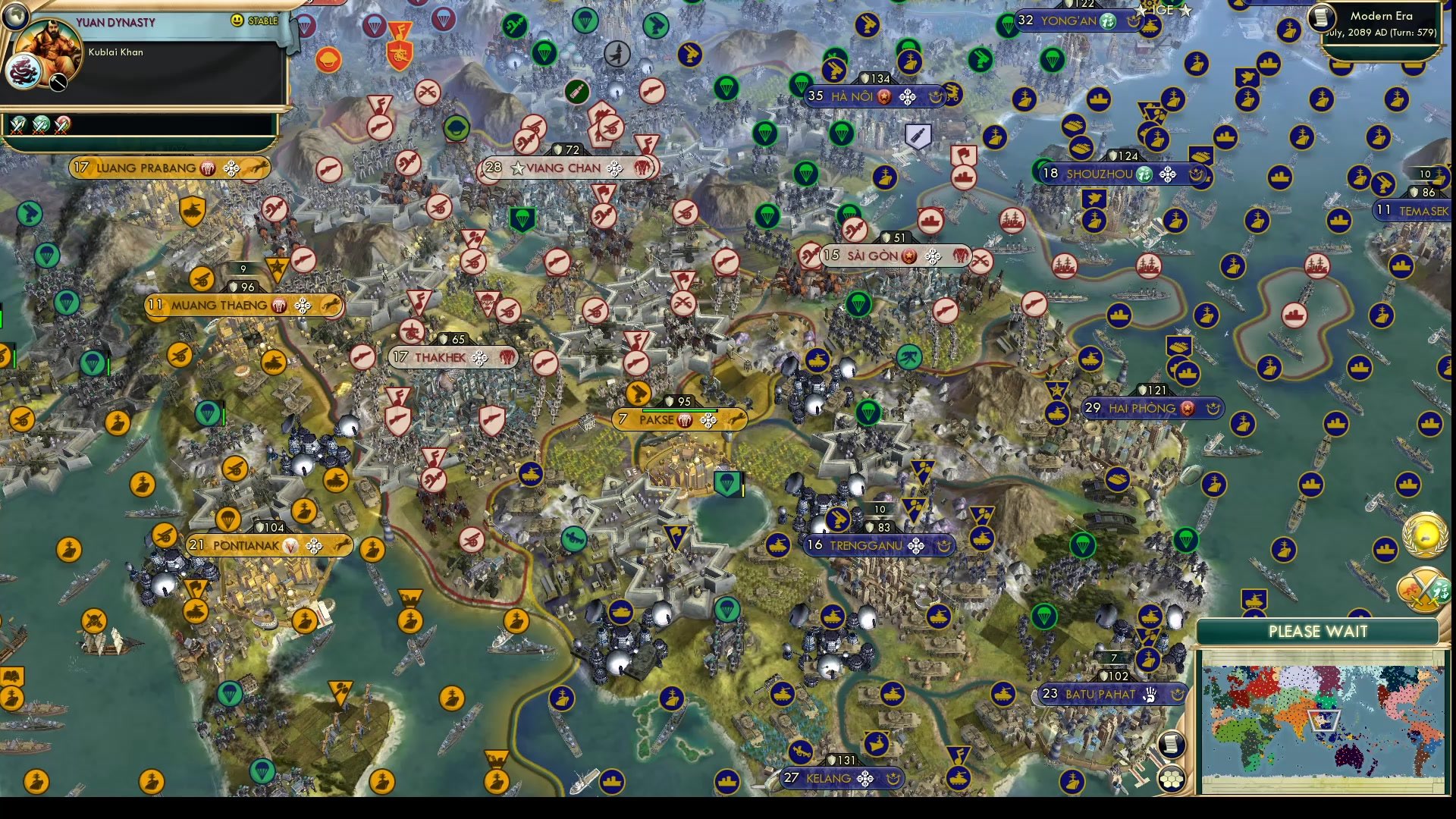
Task: Open the notification log scroll icon
Action: 1170,745
